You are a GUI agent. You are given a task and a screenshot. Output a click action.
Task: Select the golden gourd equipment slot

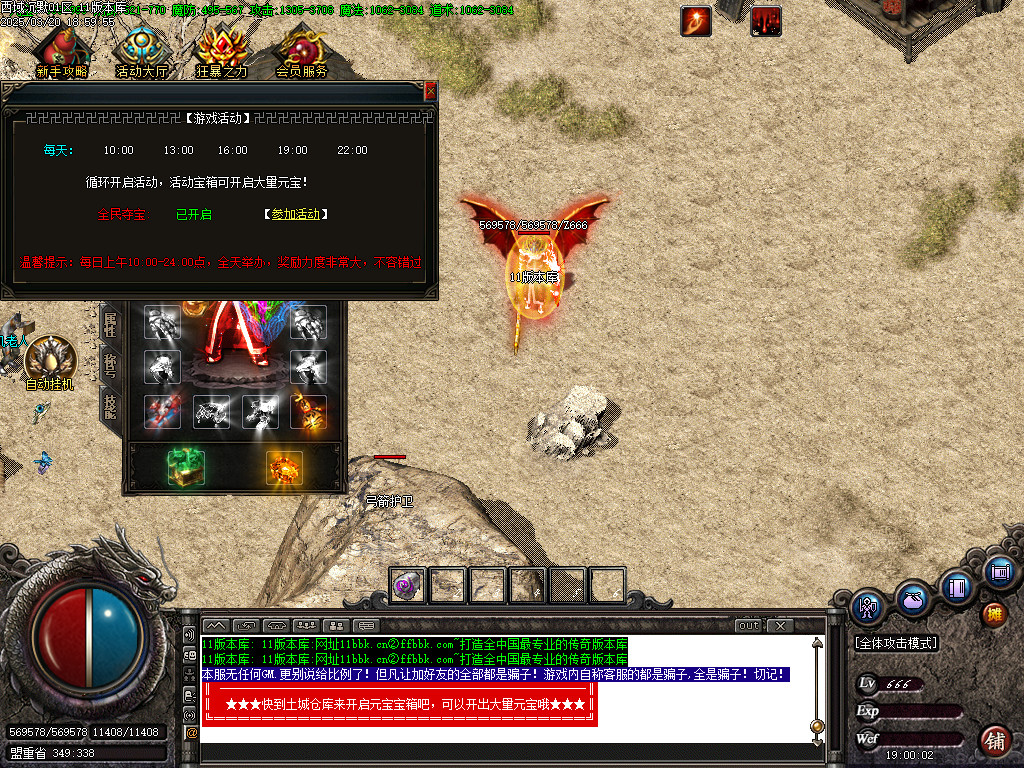(x=308, y=411)
